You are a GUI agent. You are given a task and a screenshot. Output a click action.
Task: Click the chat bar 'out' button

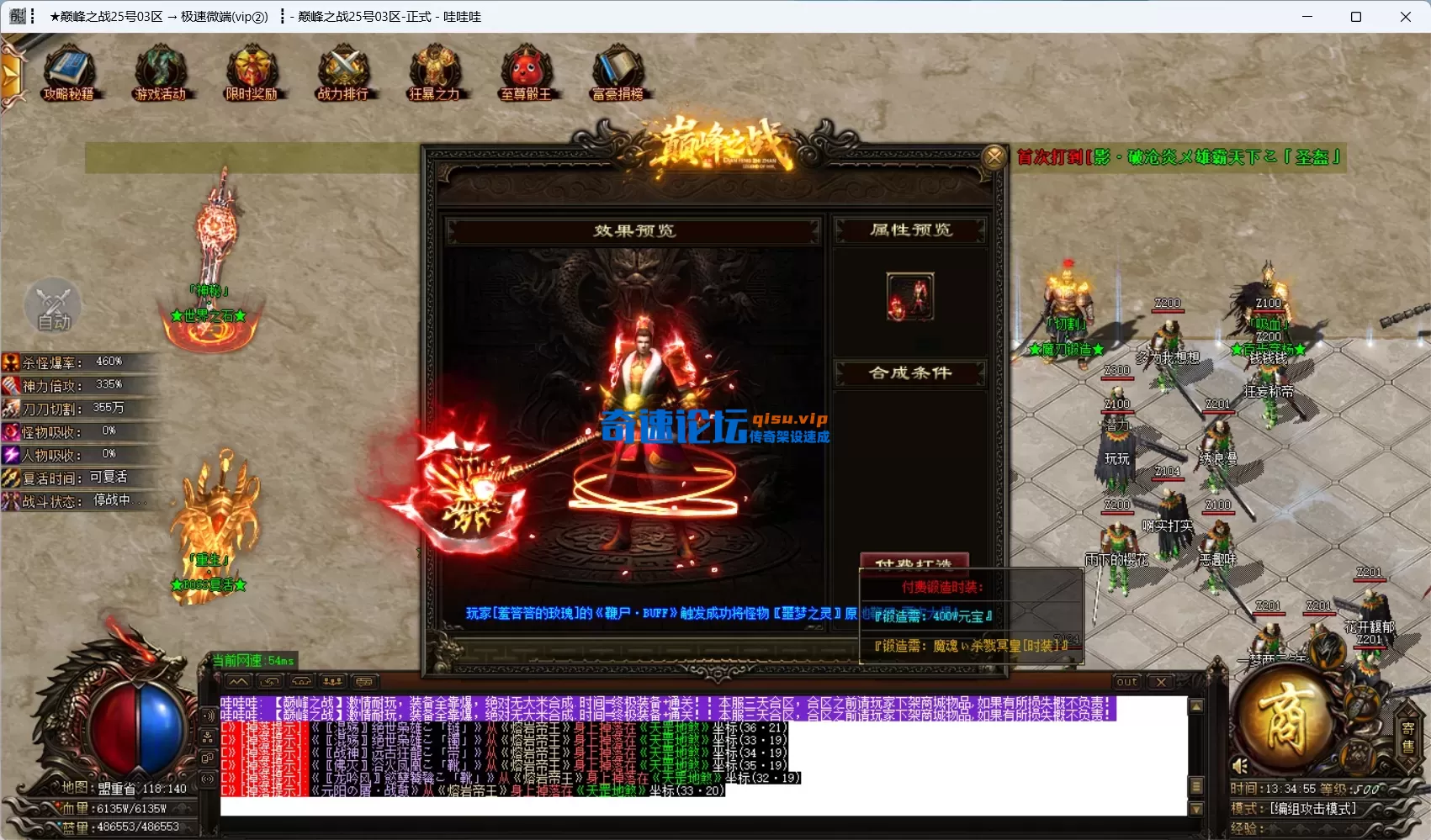[x=1126, y=682]
